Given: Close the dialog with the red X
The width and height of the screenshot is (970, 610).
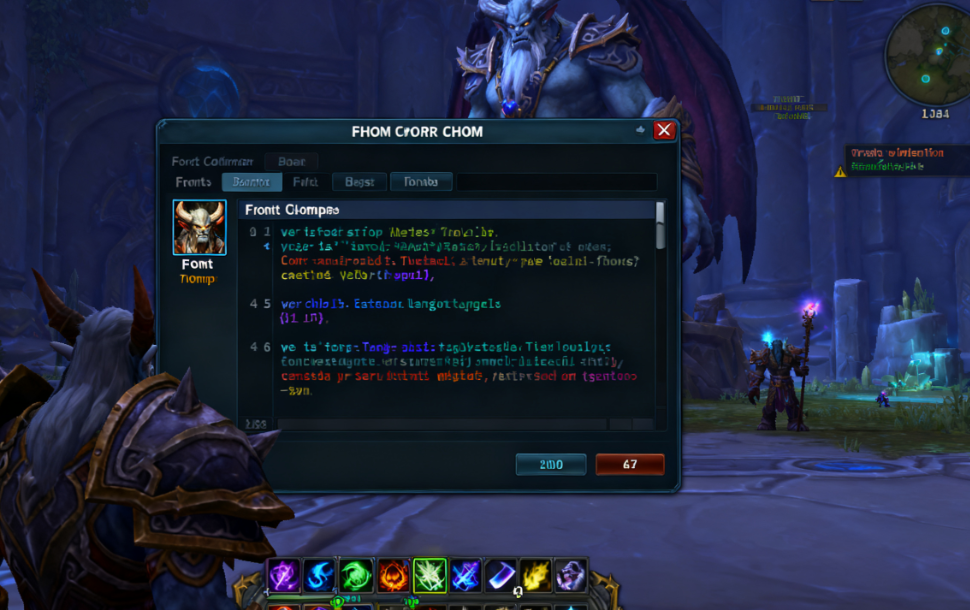Looking at the screenshot, I should tap(664, 131).
